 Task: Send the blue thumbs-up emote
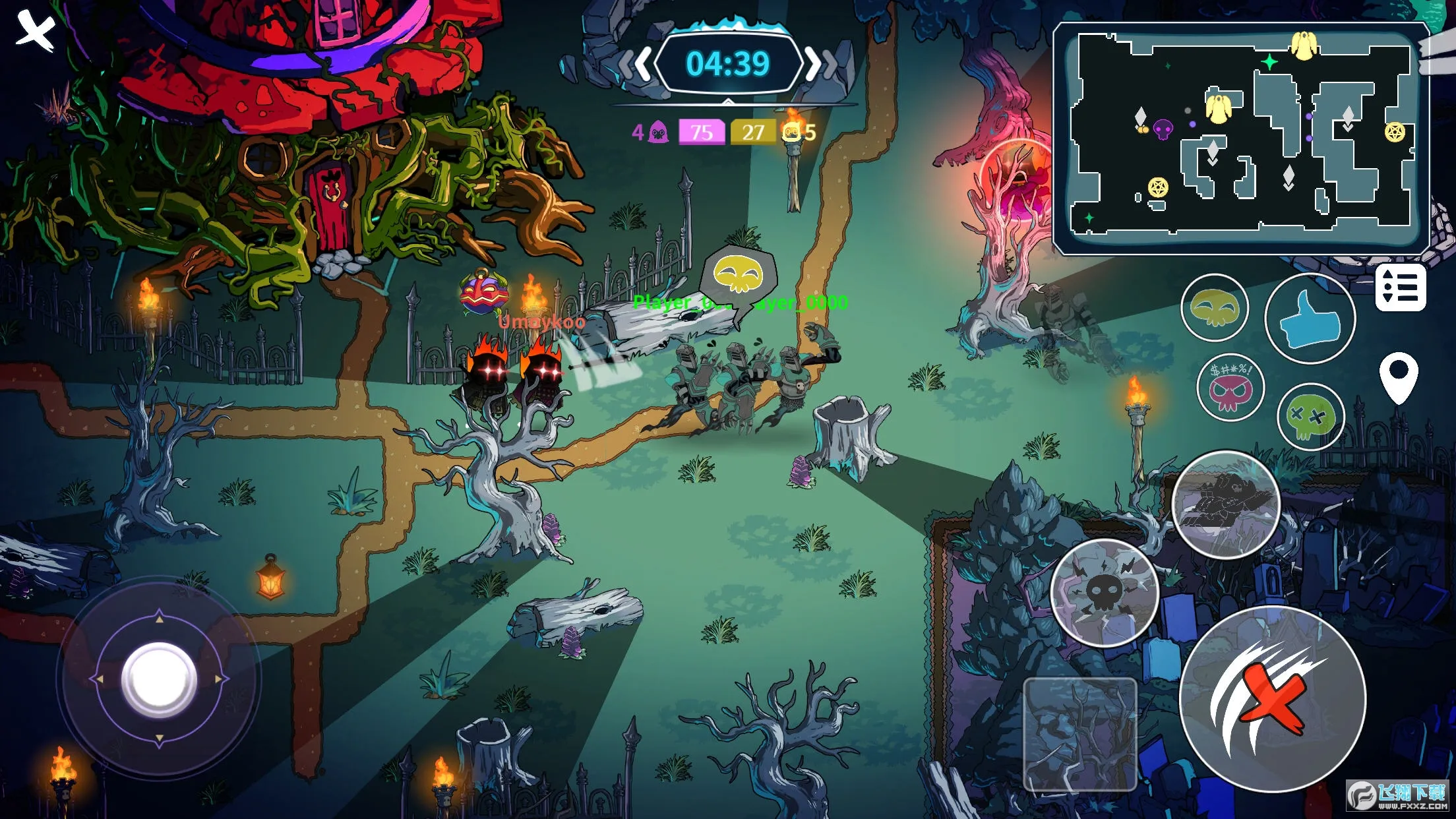(1310, 319)
